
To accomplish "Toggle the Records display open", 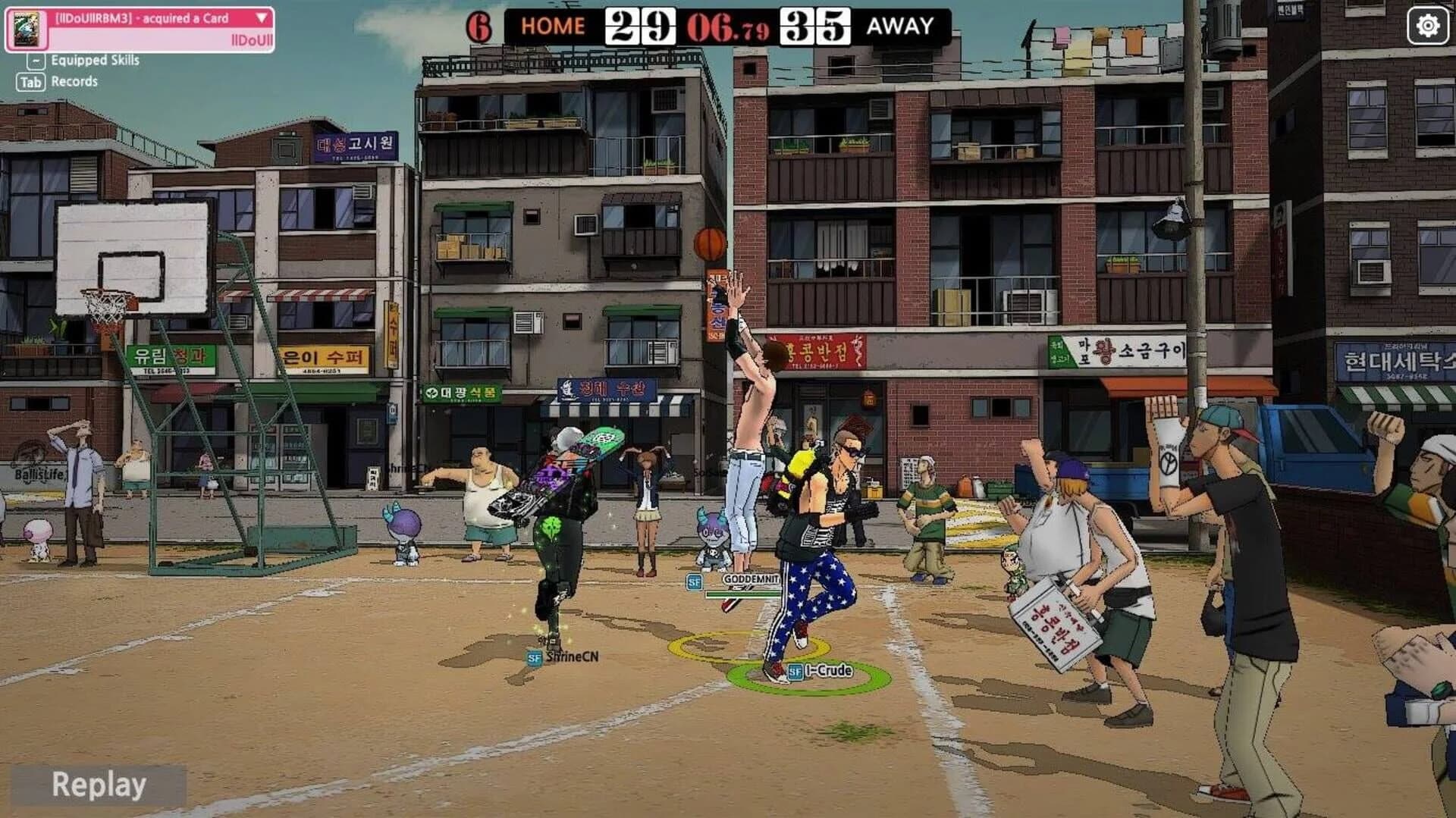I will tap(76, 81).
